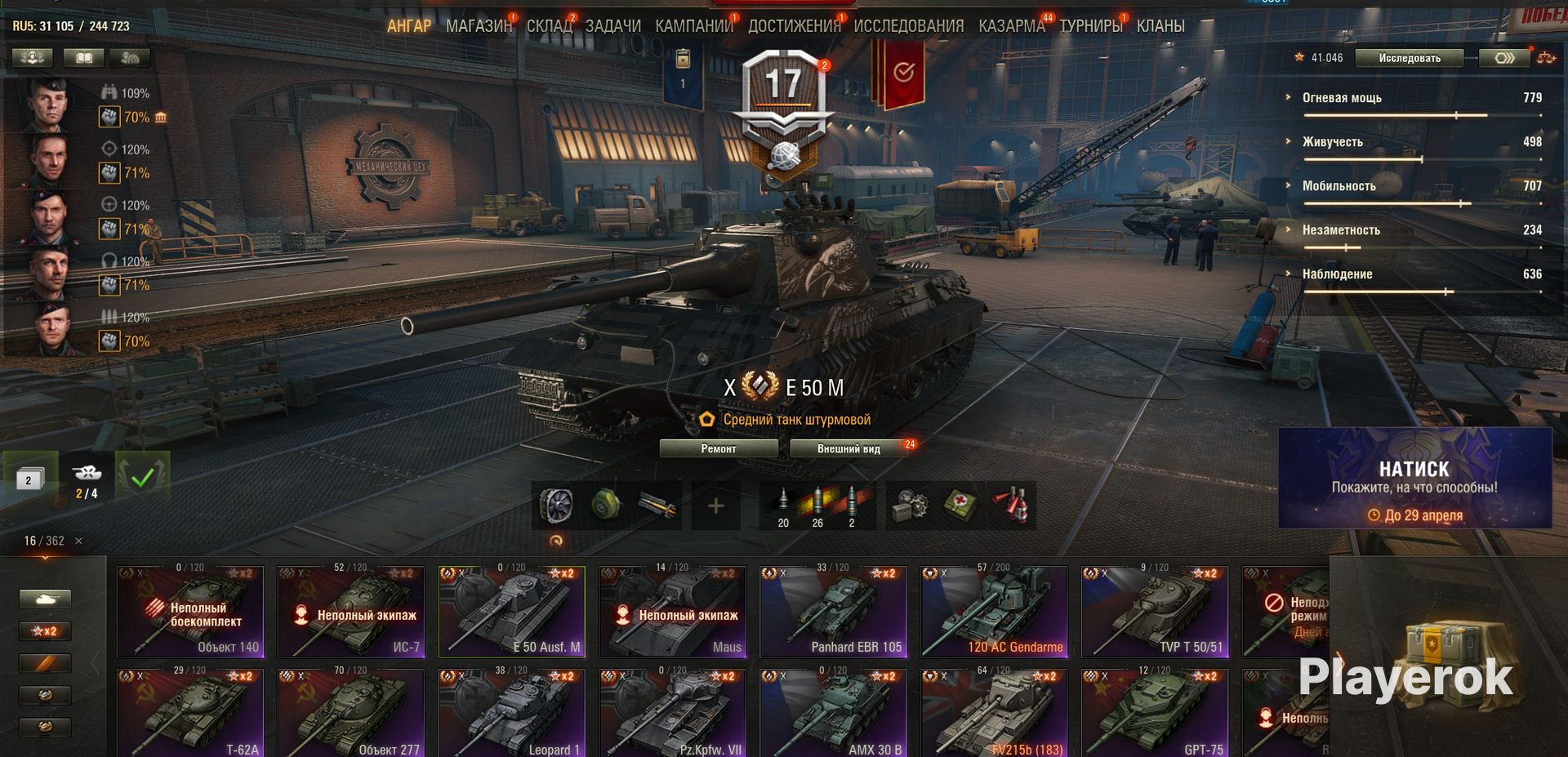Switch to the СКЛАД depot tab
1568x757 pixels.
pyautogui.click(x=549, y=26)
